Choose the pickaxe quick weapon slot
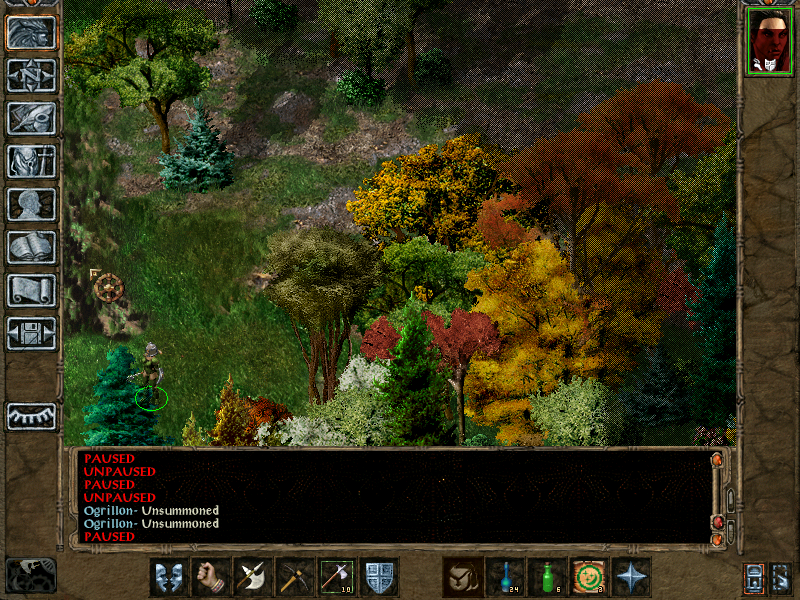800x600 pixels. pyautogui.click(x=294, y=577)
